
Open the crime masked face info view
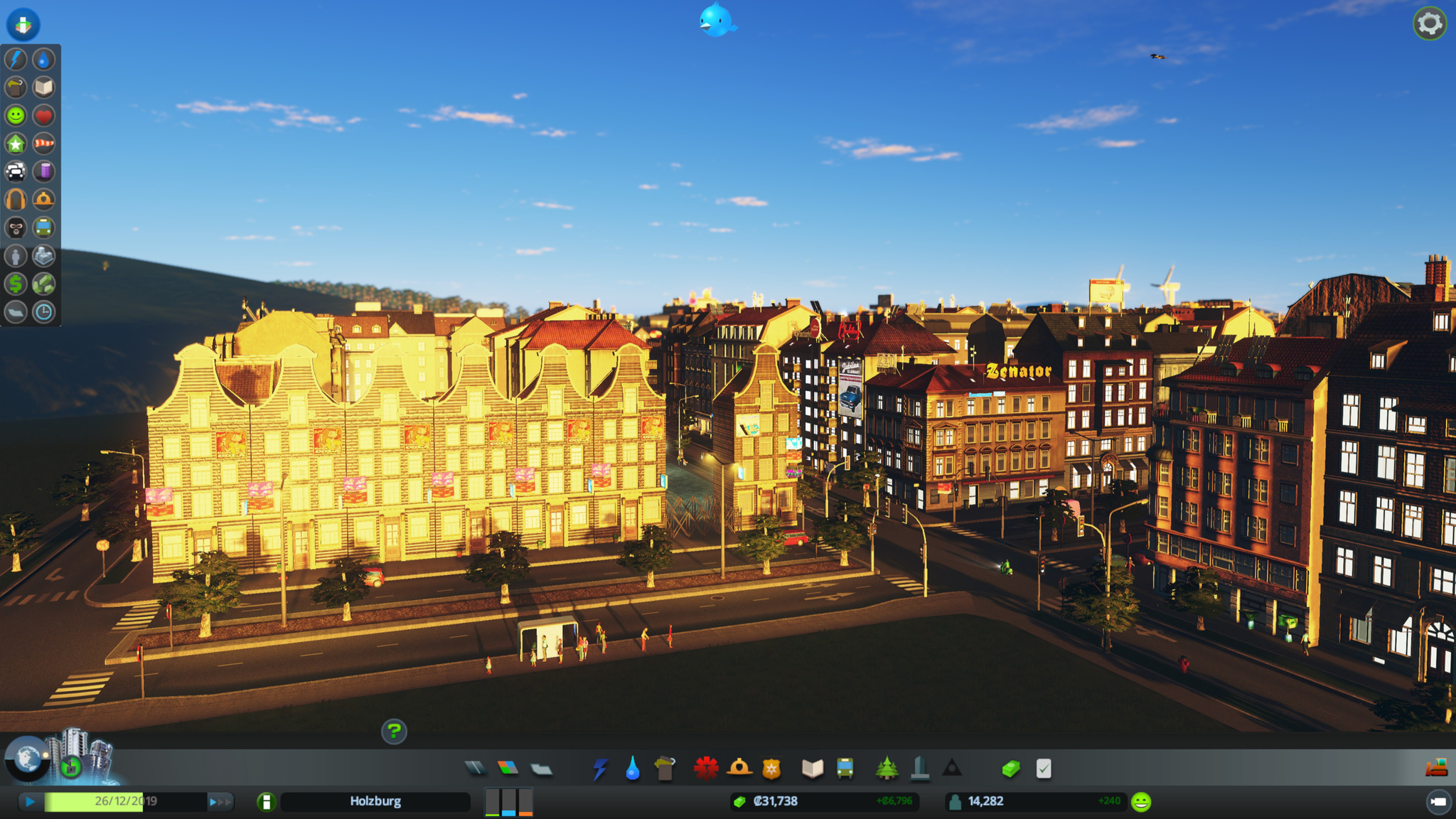[16, 227]
